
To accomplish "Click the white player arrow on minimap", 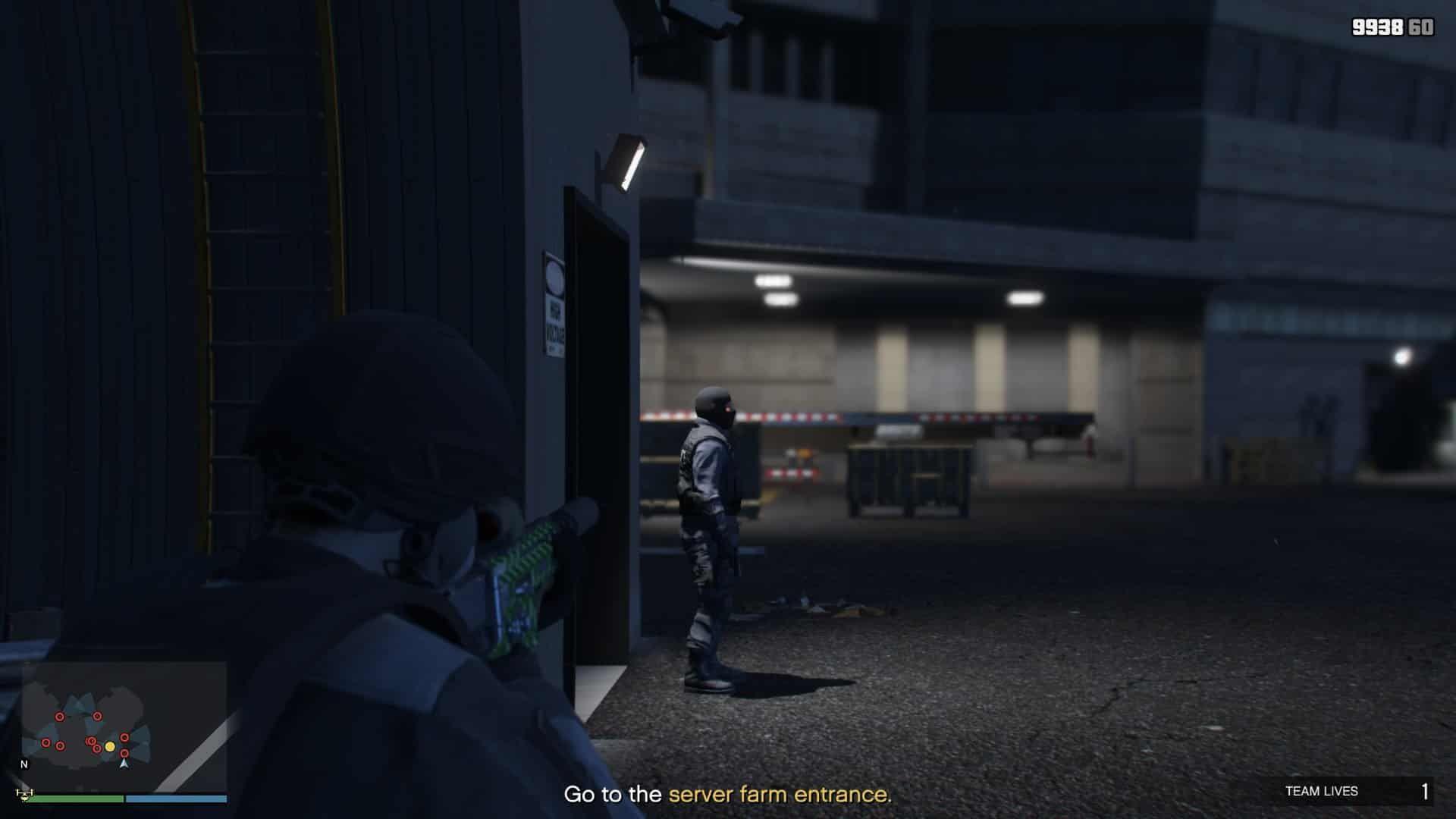I will [x=124, y=763].
